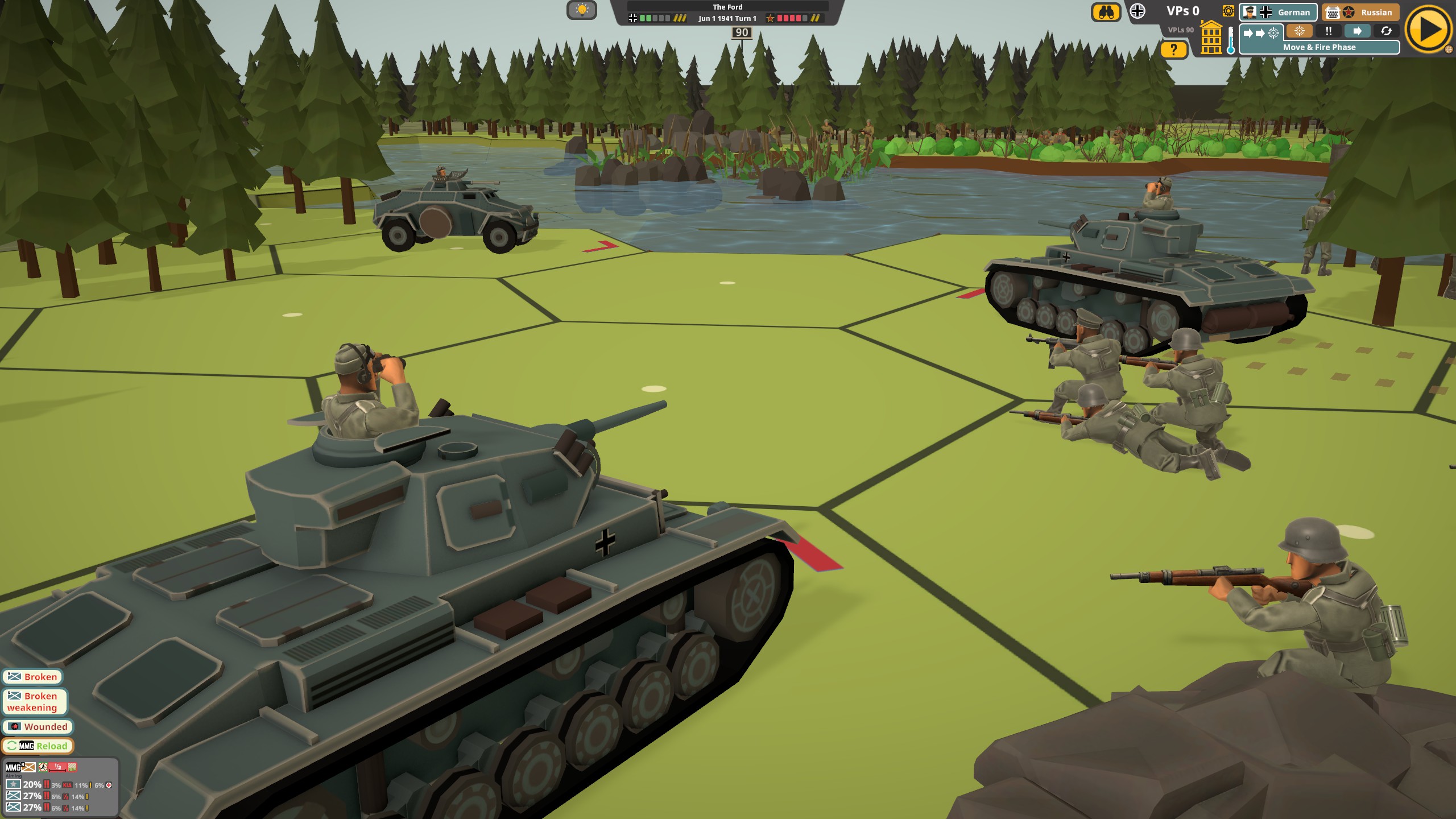
Task: Click the Broken weakening status tag
Action: (34, 702)
